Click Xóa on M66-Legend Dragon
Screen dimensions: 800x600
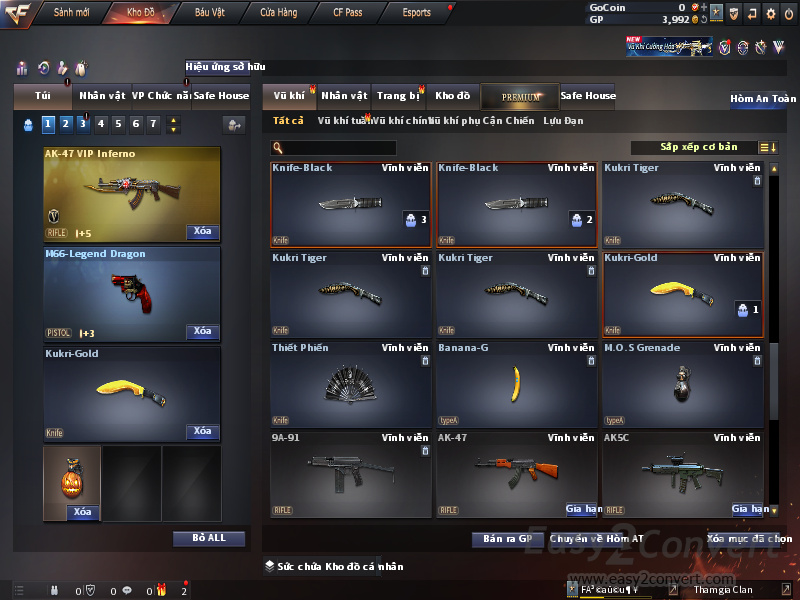coord(202,331)
